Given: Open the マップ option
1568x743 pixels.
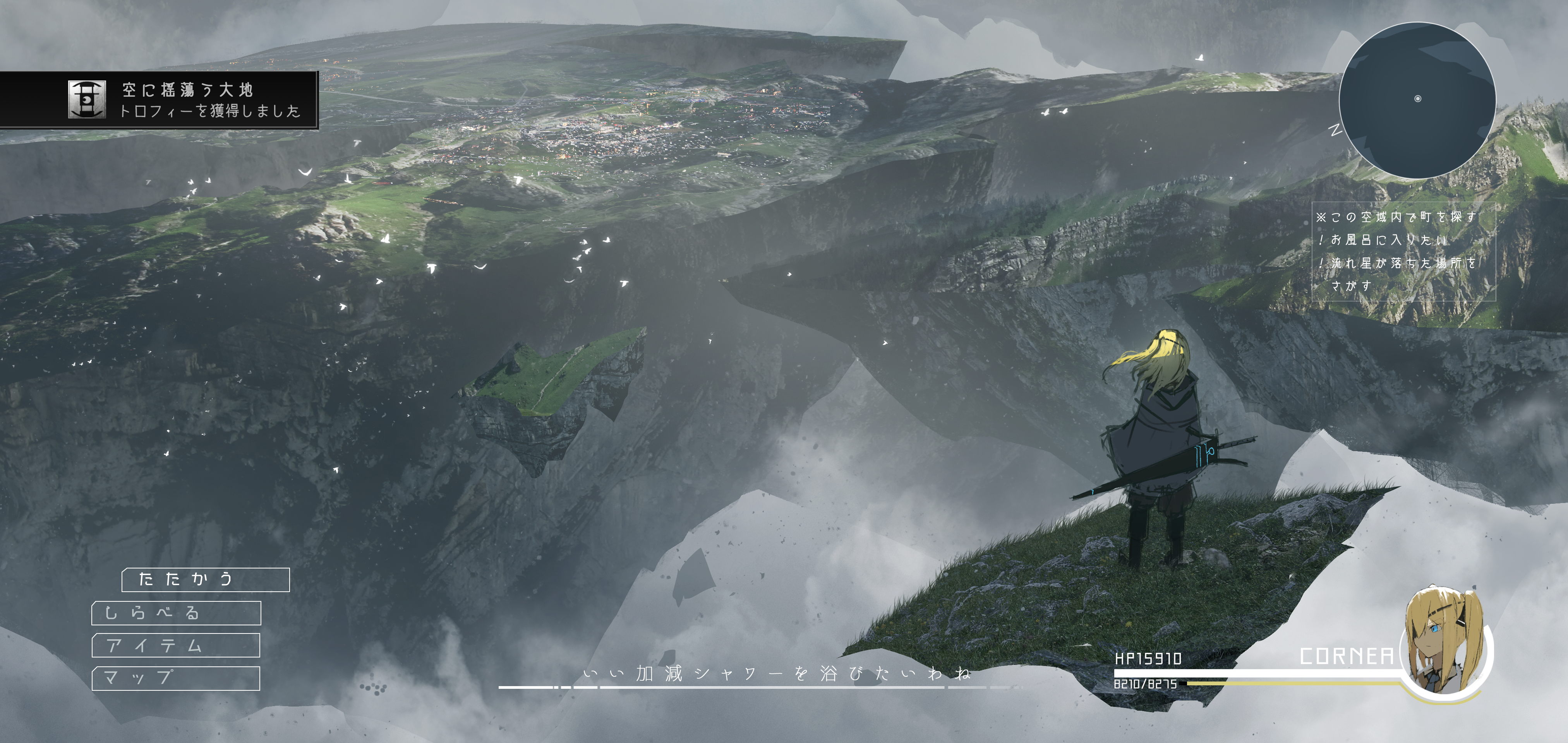Looking at the screenshot, I should point(176,678).
